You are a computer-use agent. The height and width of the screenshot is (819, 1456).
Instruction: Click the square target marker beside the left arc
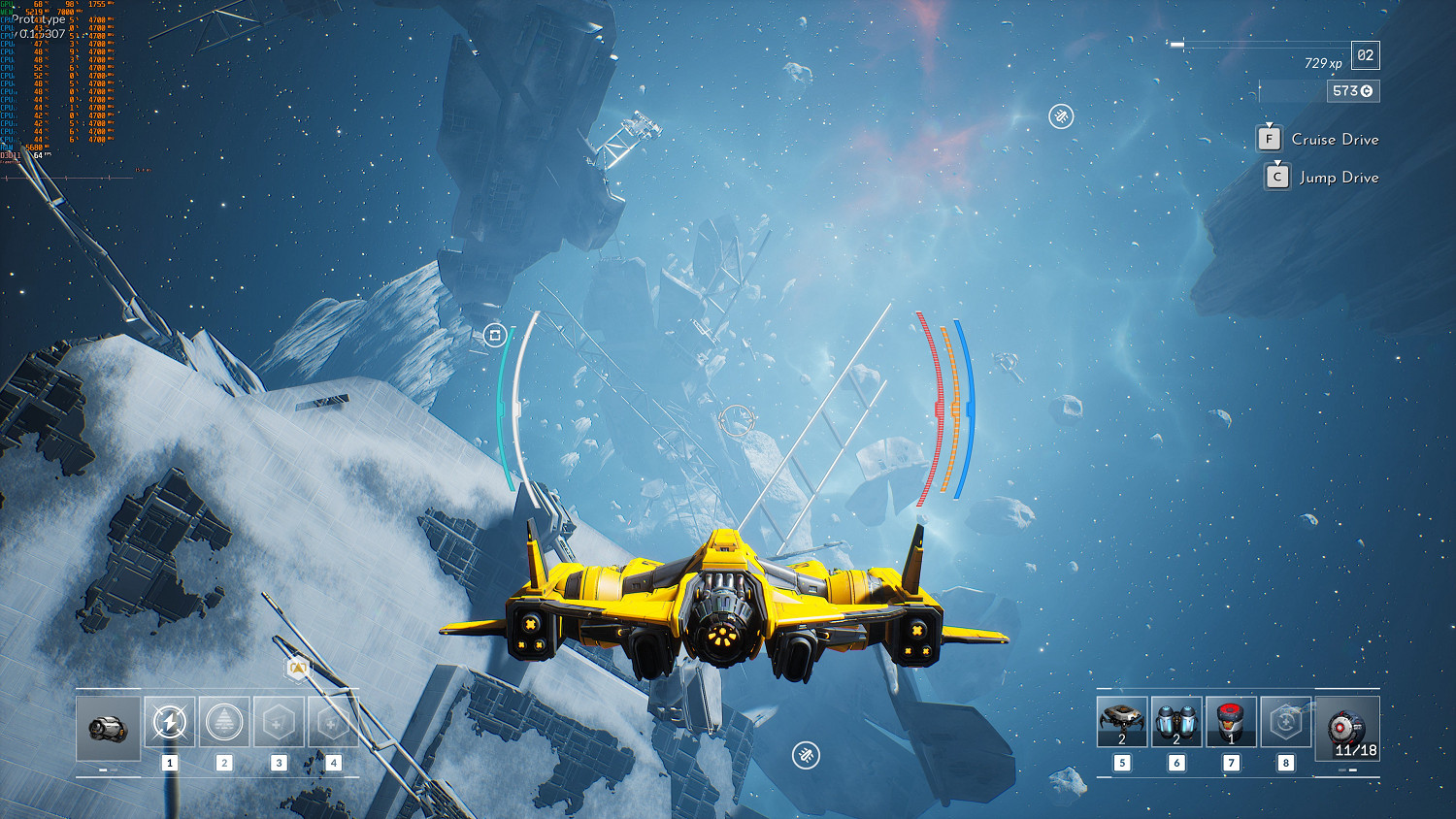coord(495,335)
